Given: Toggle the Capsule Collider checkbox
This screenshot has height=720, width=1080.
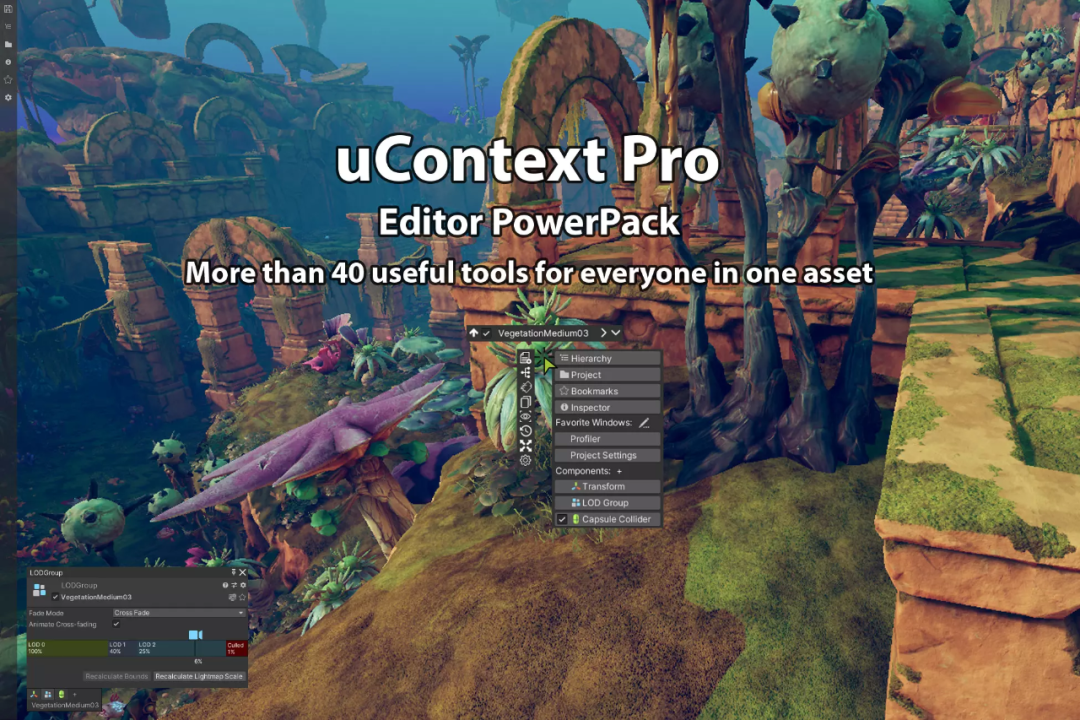Looking at the screenshot, I should [x=562, y=520].
